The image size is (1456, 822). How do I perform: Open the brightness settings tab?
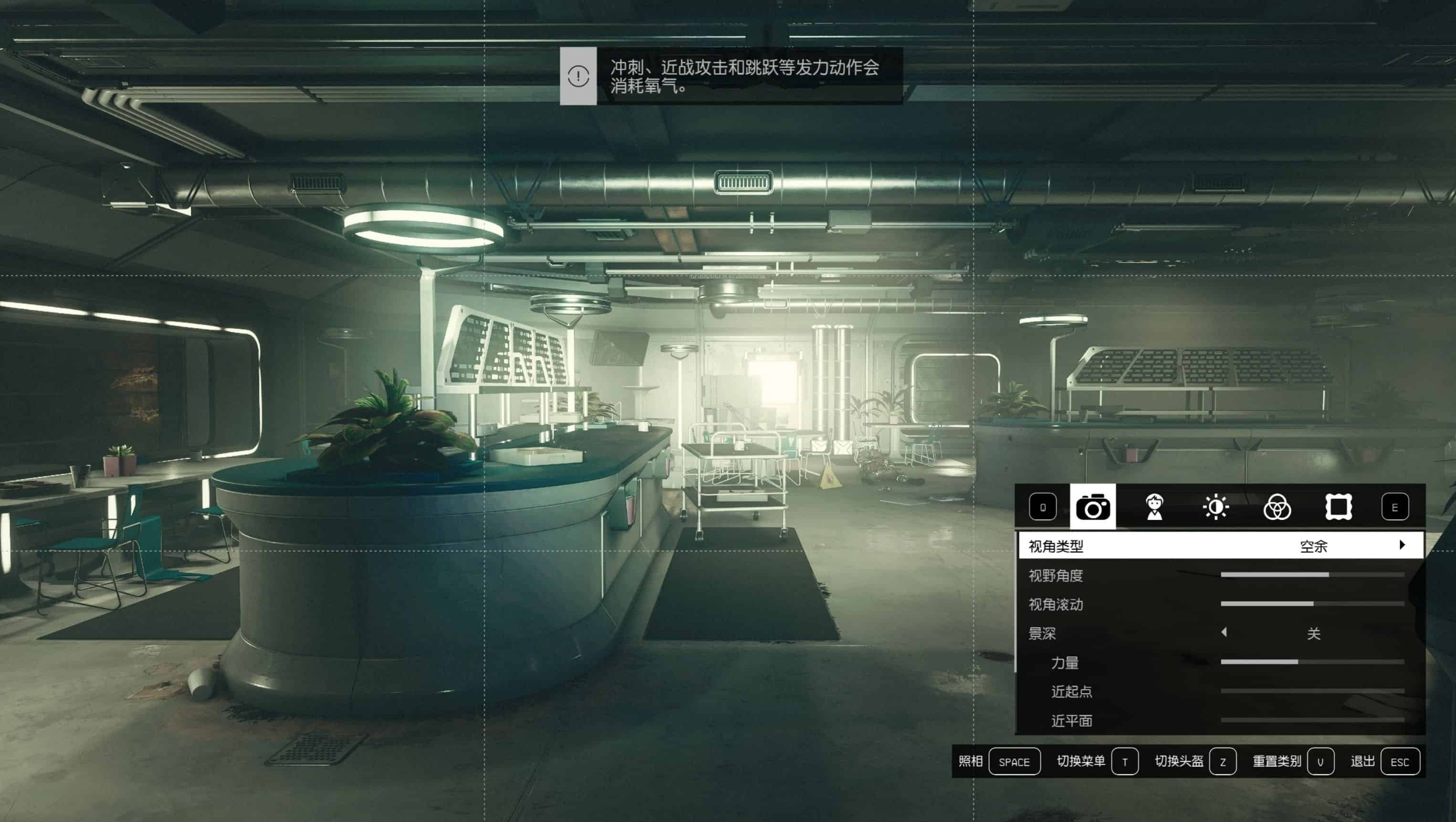click(1215, 506)
